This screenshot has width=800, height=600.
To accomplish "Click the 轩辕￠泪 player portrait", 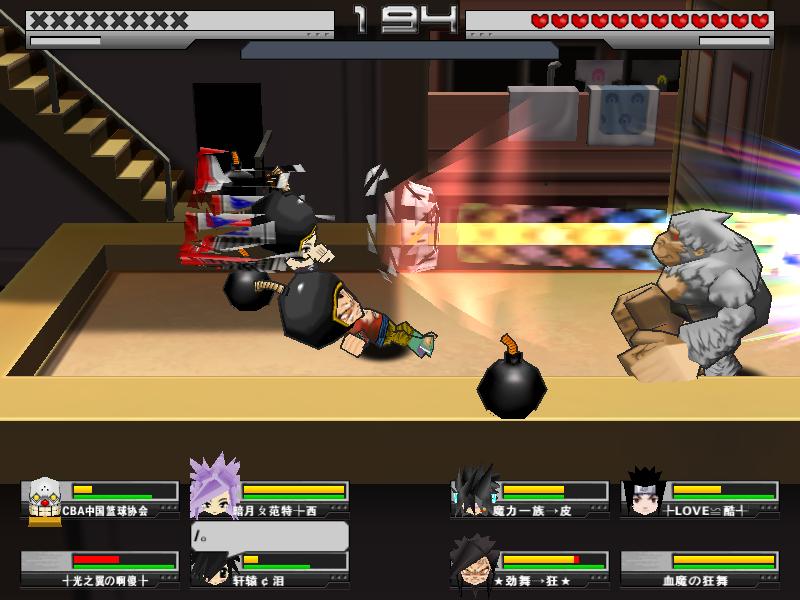I will (x=211, y=566).
